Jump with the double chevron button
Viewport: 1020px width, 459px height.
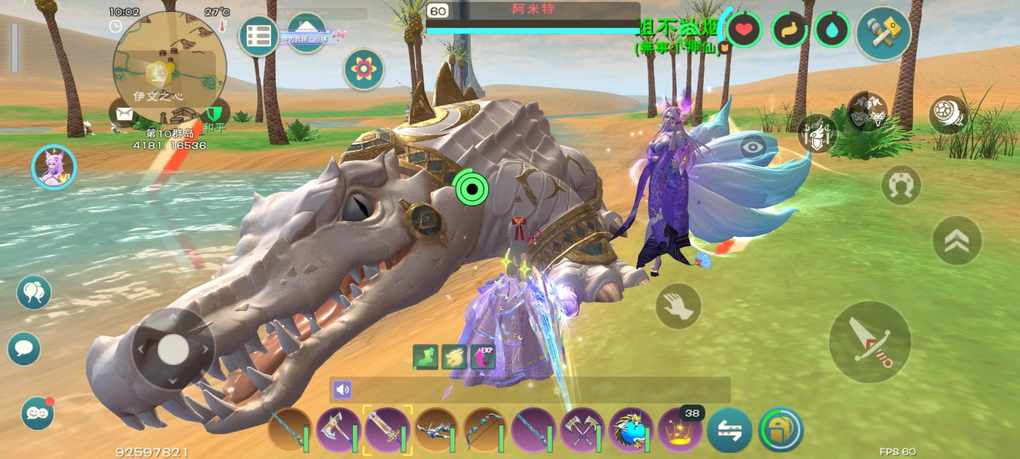click(956, 241)
